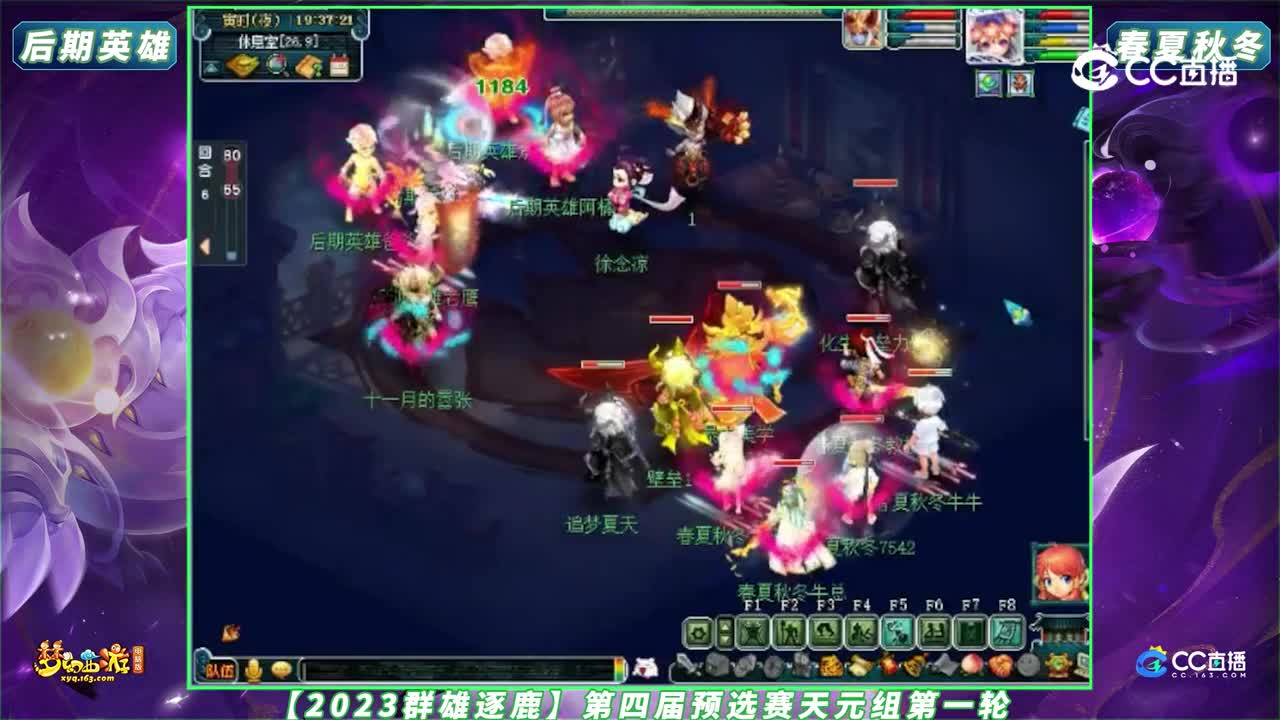Toggle the microphone voice chat icon
Viewport: 1280px width, 720px height.
click(x=254, y=669)
